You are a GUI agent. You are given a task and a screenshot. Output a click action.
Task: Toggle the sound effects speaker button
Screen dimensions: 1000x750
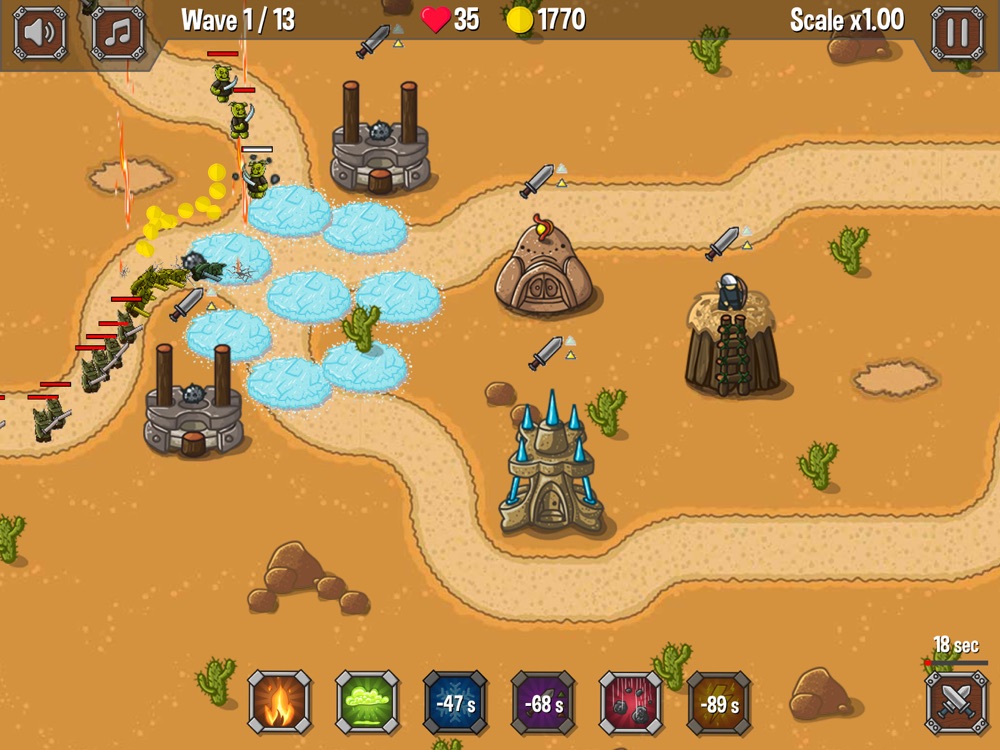click(x=40, y=33)
